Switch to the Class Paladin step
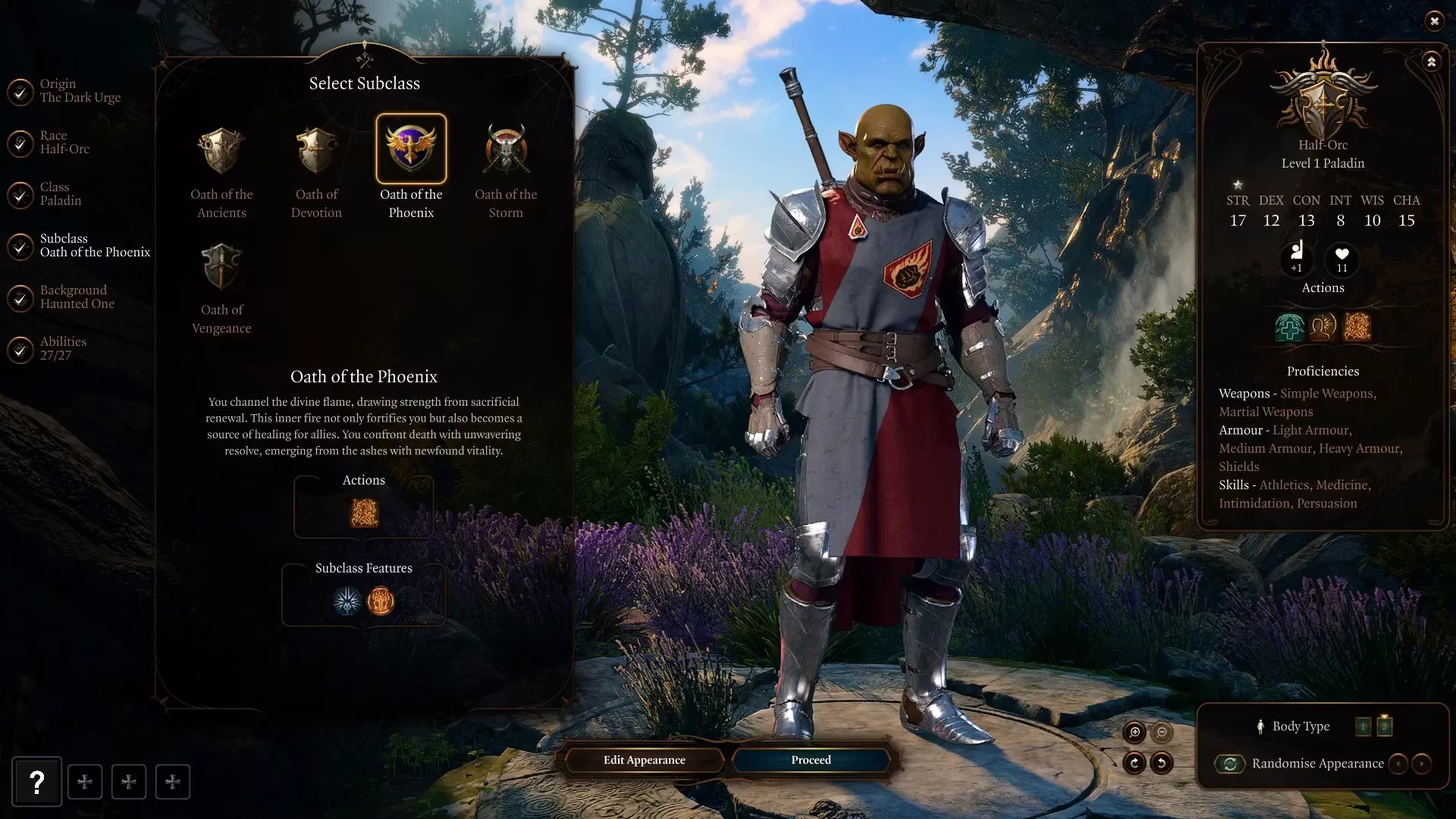 pos(61,193)
